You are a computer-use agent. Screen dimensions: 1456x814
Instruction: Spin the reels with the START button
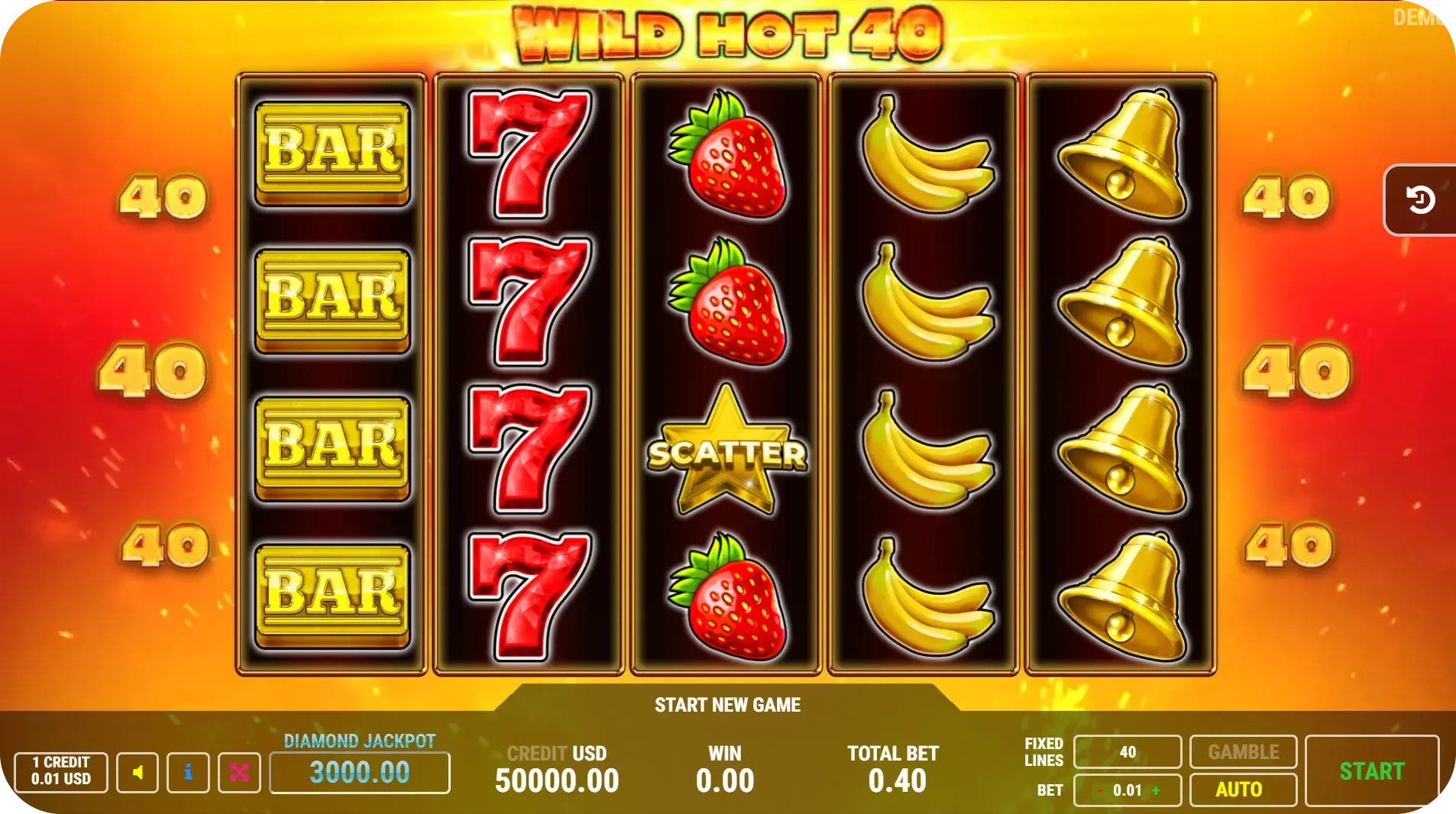[1371, 771]
